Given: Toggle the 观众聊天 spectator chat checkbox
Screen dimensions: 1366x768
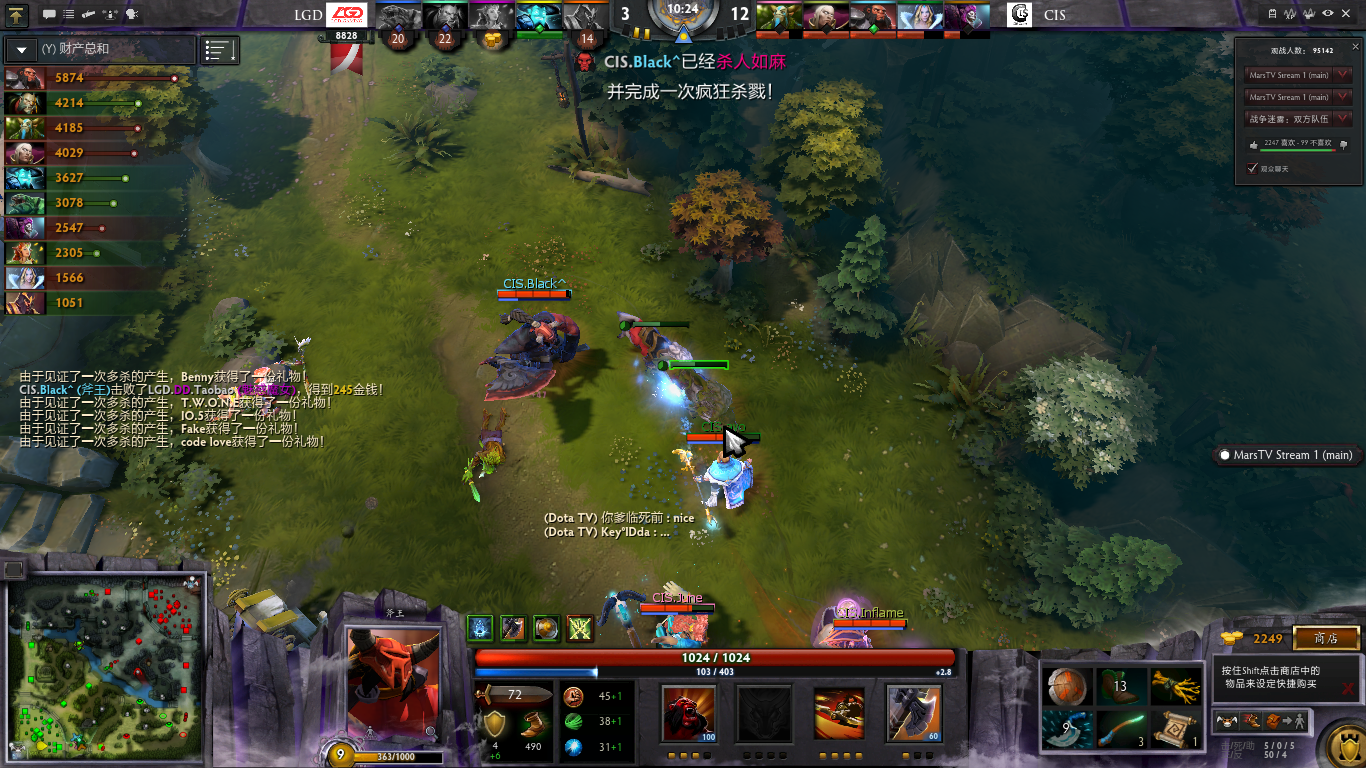Looking at the screenshot, I should pyautogui.click(x=1252, y=168).
